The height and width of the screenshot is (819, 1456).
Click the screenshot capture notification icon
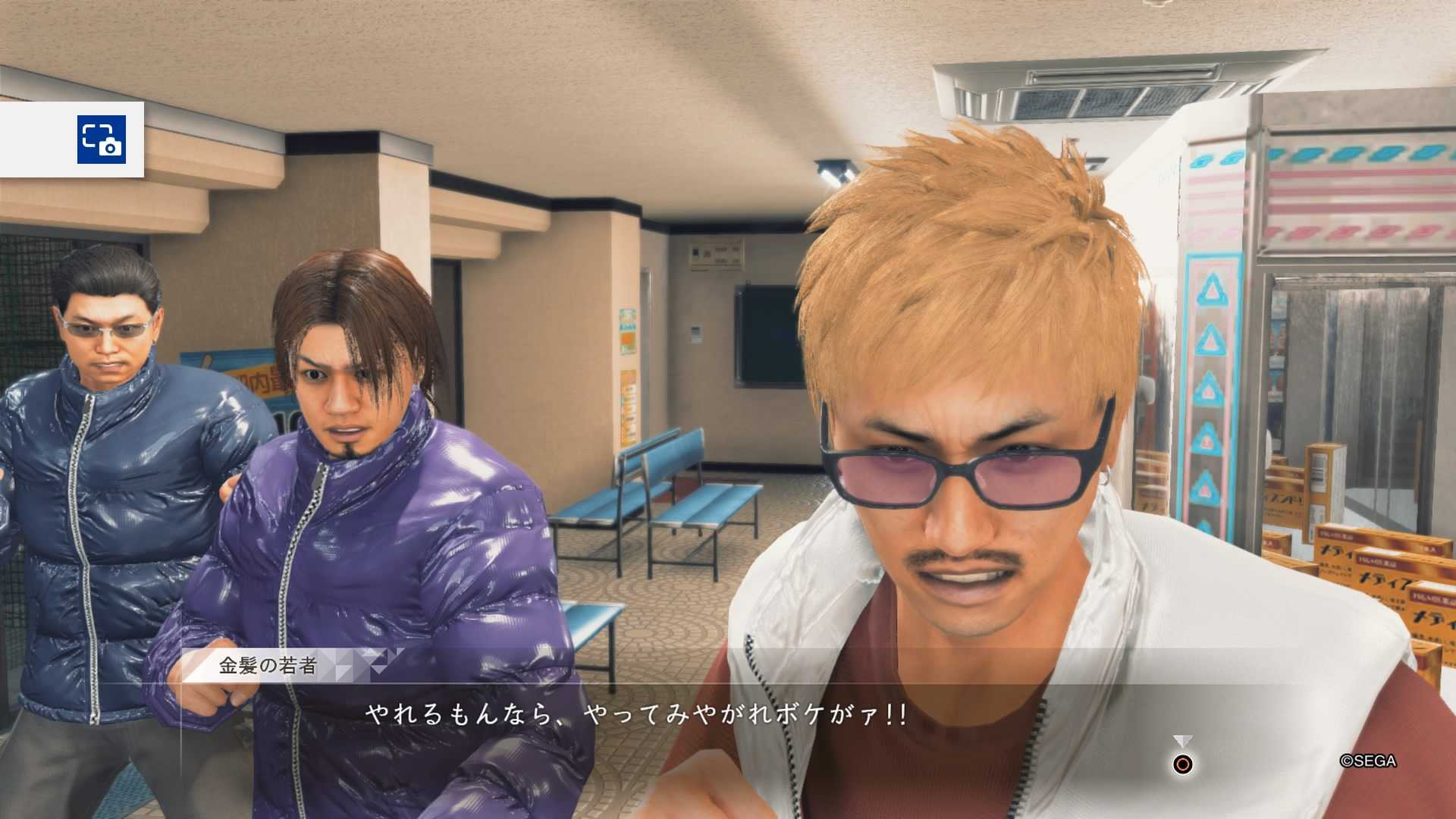coord(101,140)
